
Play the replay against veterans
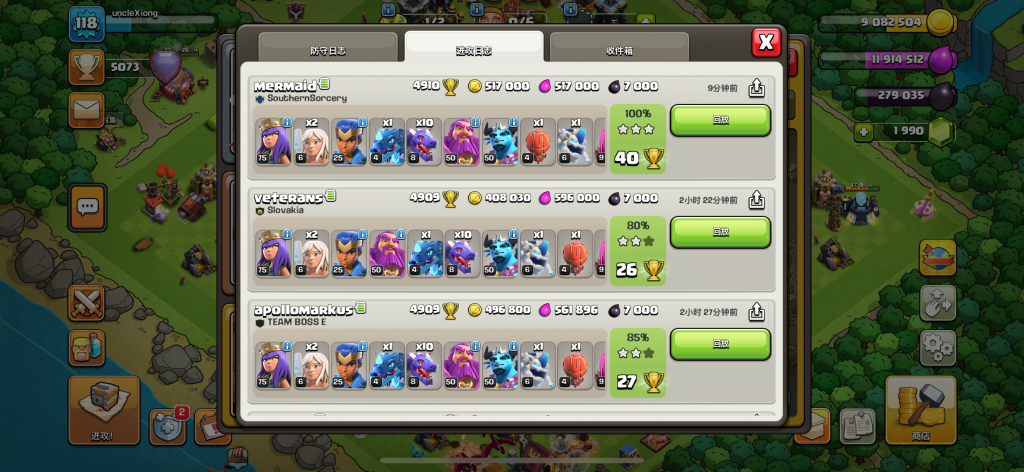click(720, 232)
